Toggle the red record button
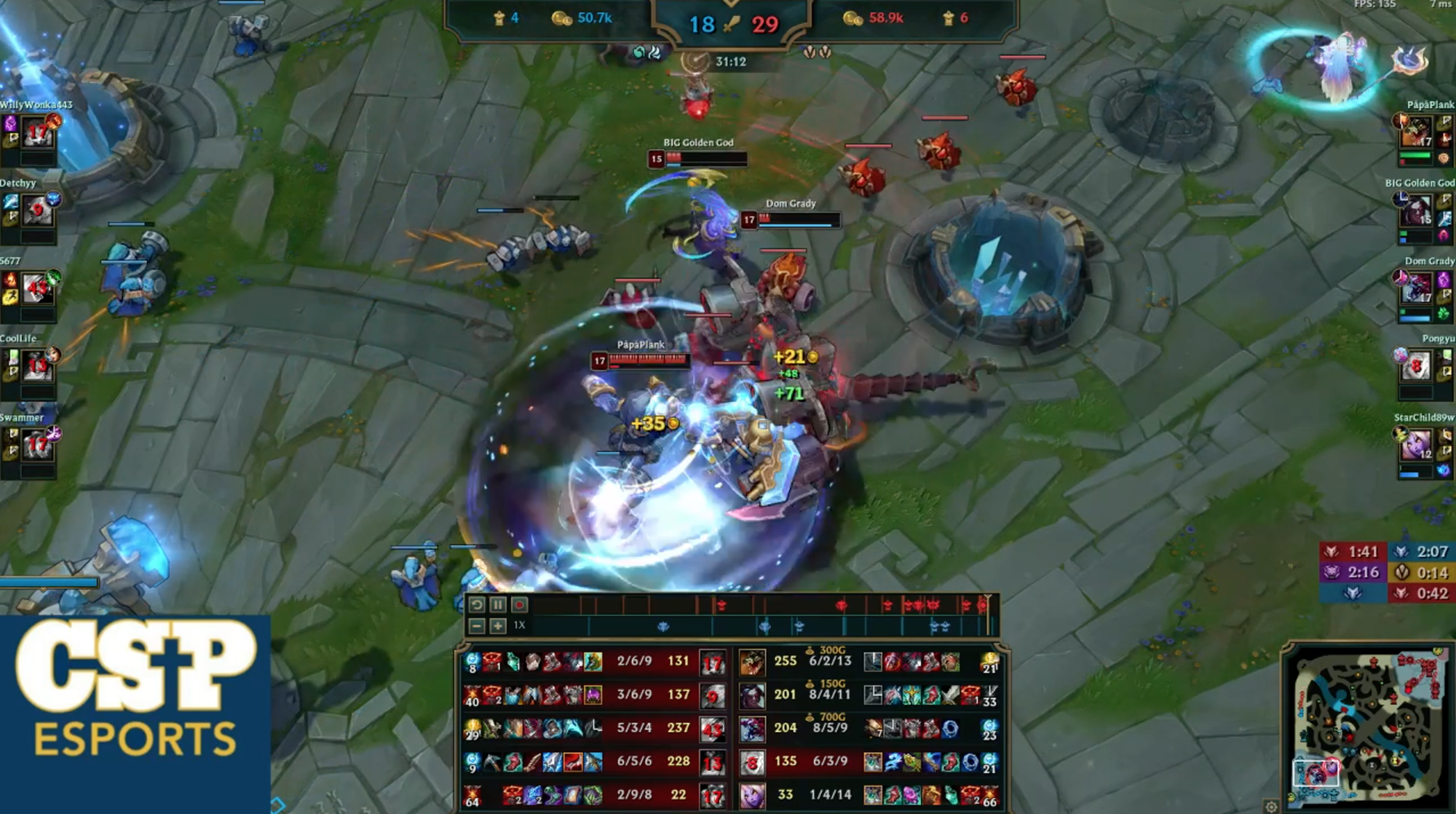Image resolution: width=1456 pixels, height=814 pixels. tap(518, 605)
